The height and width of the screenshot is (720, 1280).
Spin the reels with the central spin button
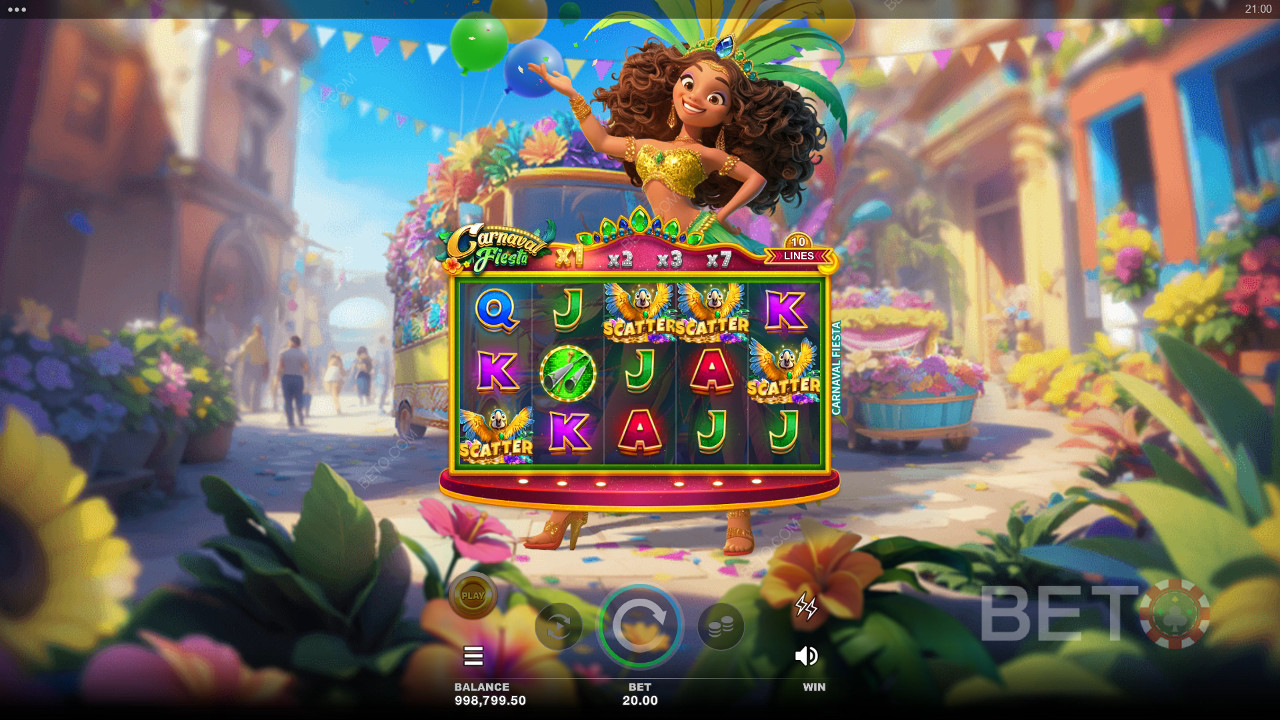point(640,627)
